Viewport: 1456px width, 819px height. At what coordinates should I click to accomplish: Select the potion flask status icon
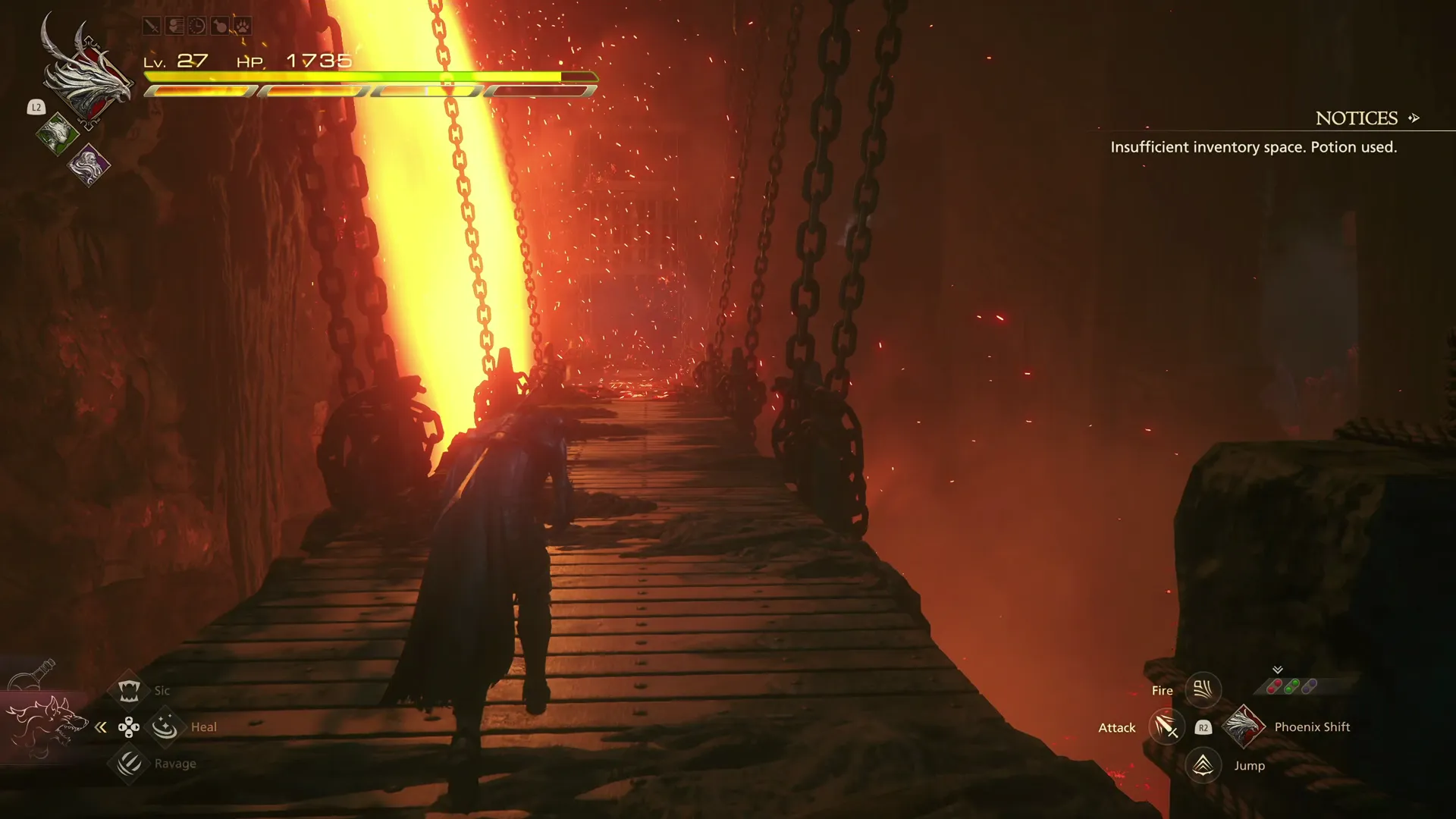(x=220, y=26)
